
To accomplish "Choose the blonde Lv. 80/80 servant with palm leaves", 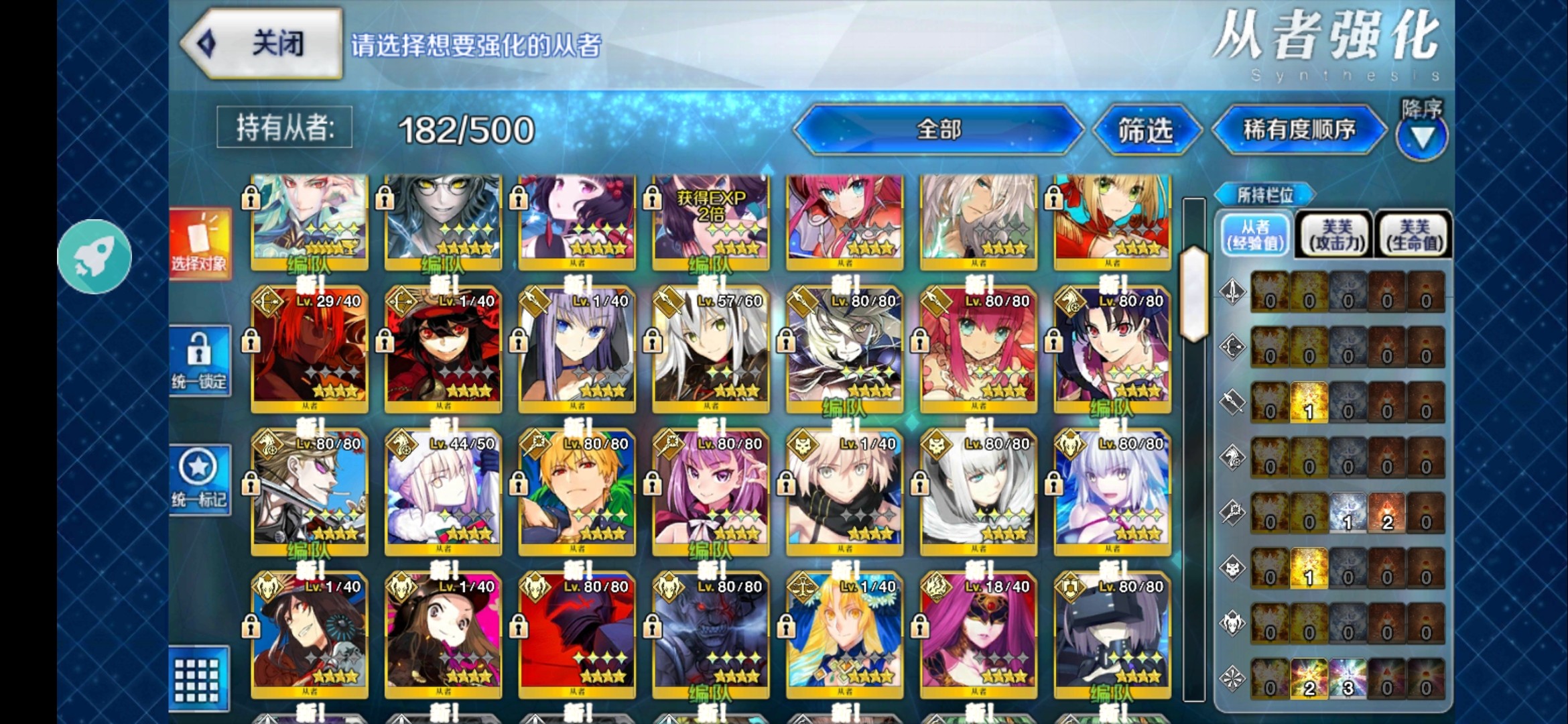I will pyautogui.click(x=577, y=491).
